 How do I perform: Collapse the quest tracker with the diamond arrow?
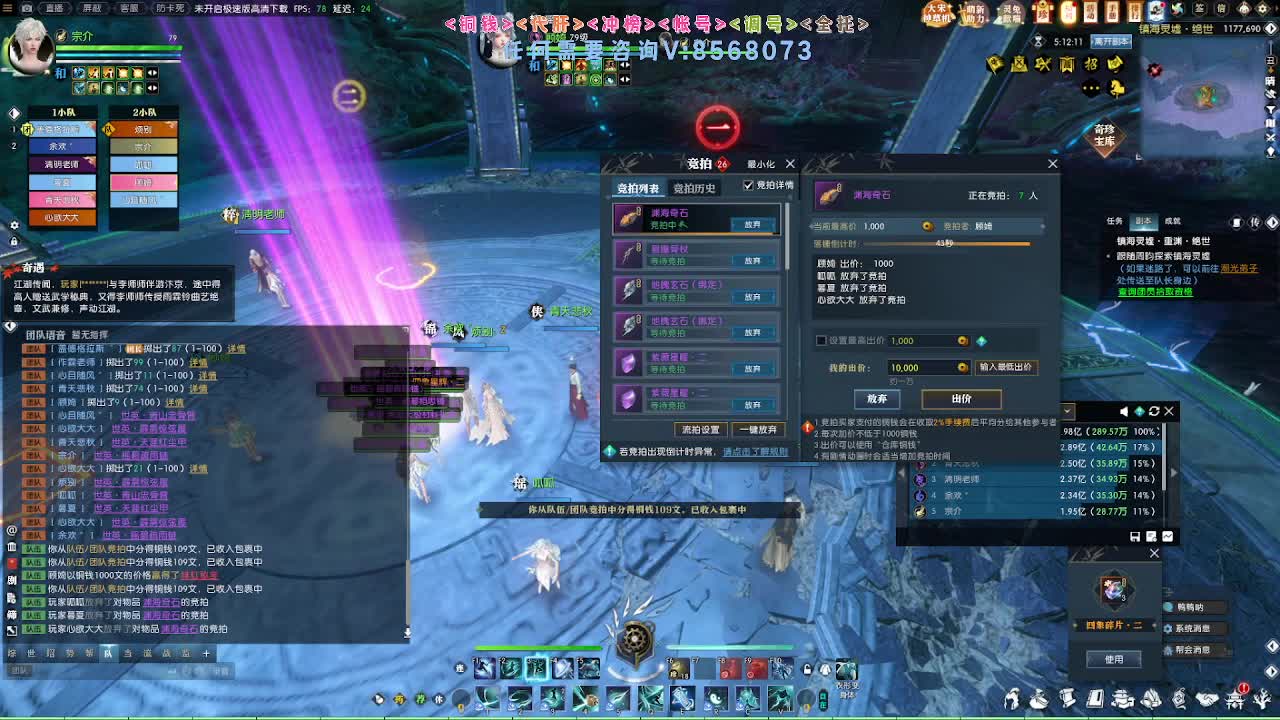(1272, 222)
